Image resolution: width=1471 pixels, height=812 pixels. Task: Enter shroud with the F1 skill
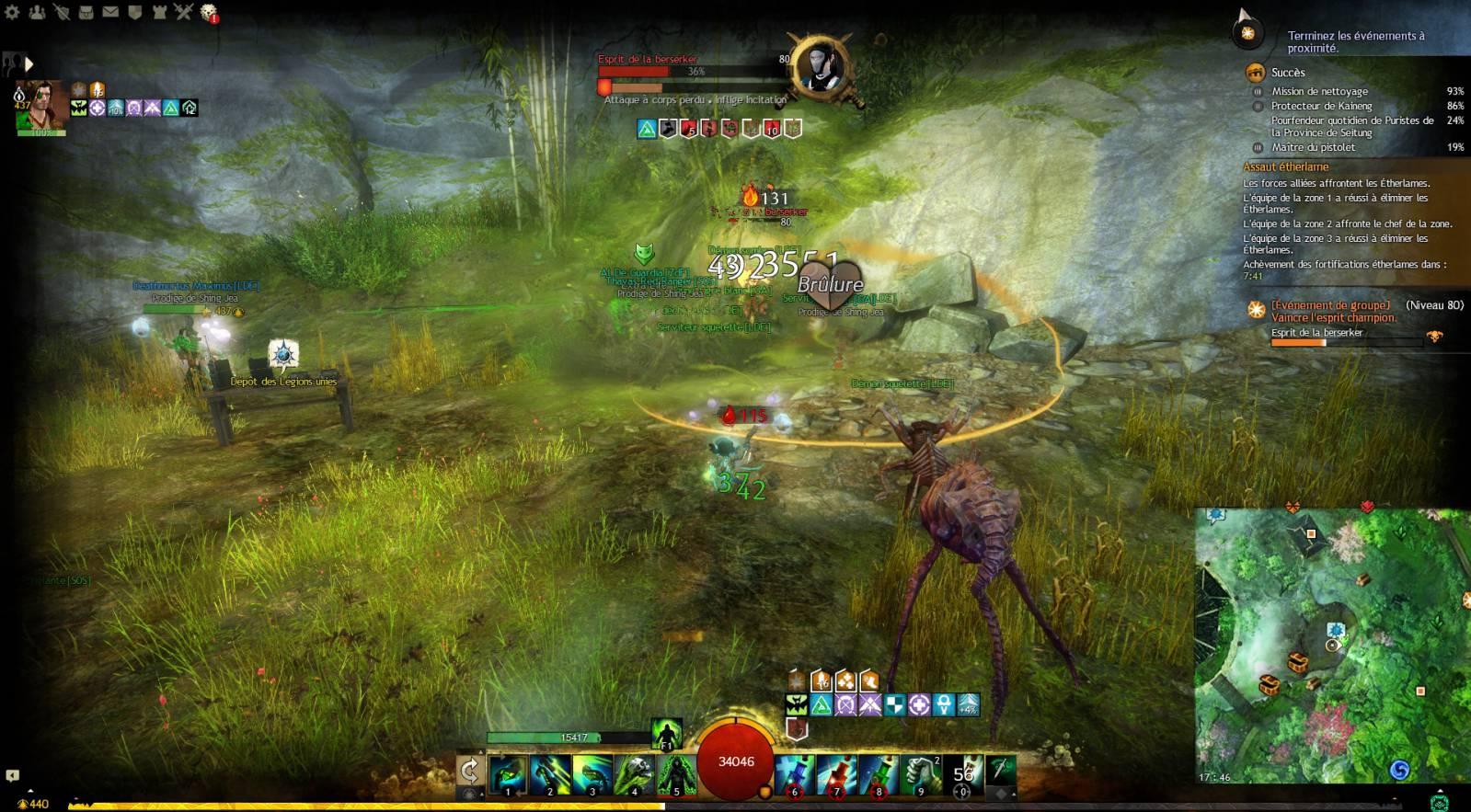pos(666,734)
